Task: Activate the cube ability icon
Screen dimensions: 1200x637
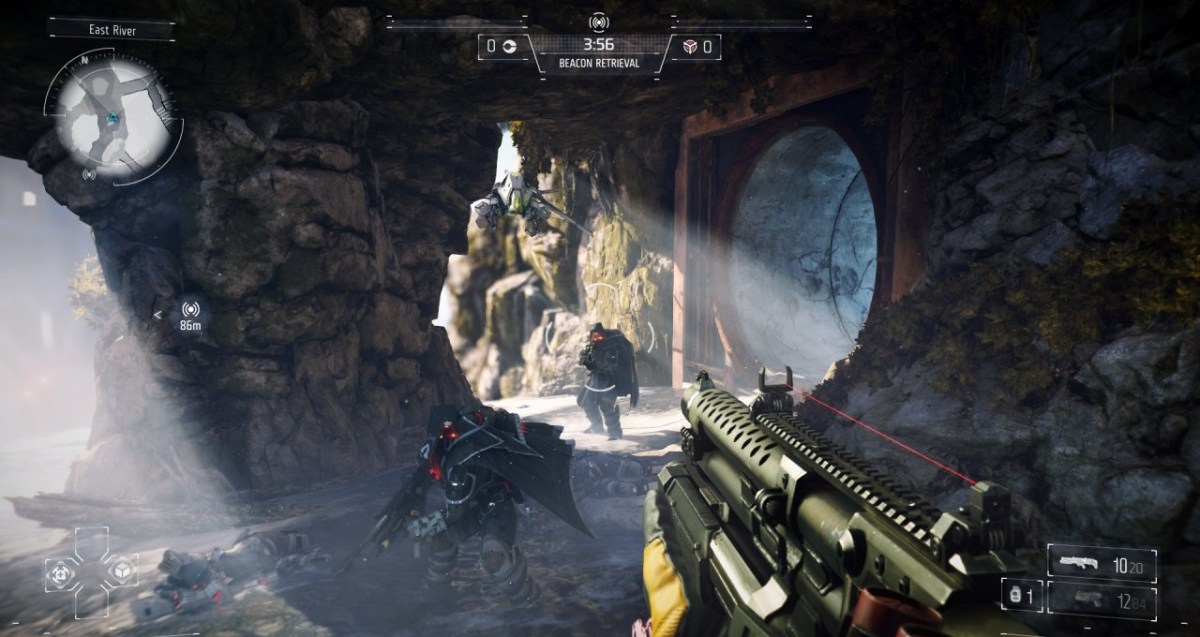Action: (x=120, y=571)
